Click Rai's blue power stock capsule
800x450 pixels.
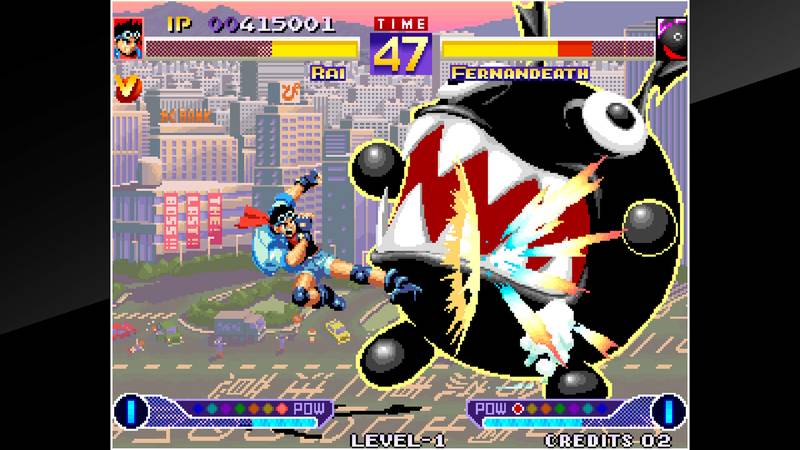pos(129,410)
